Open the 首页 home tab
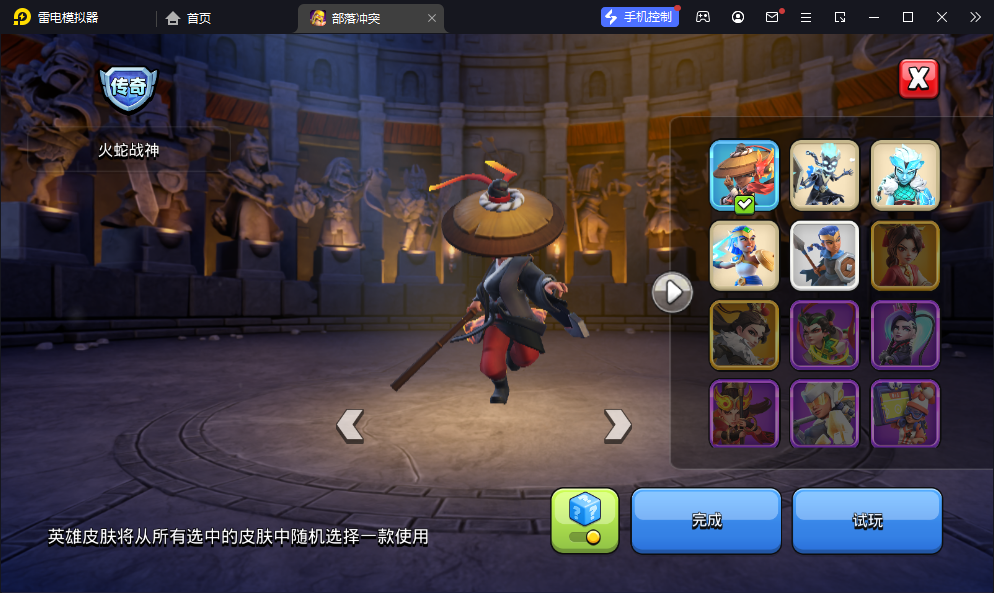Image resolution: width=994 pixels, height=593 pixels. (189, 17)
